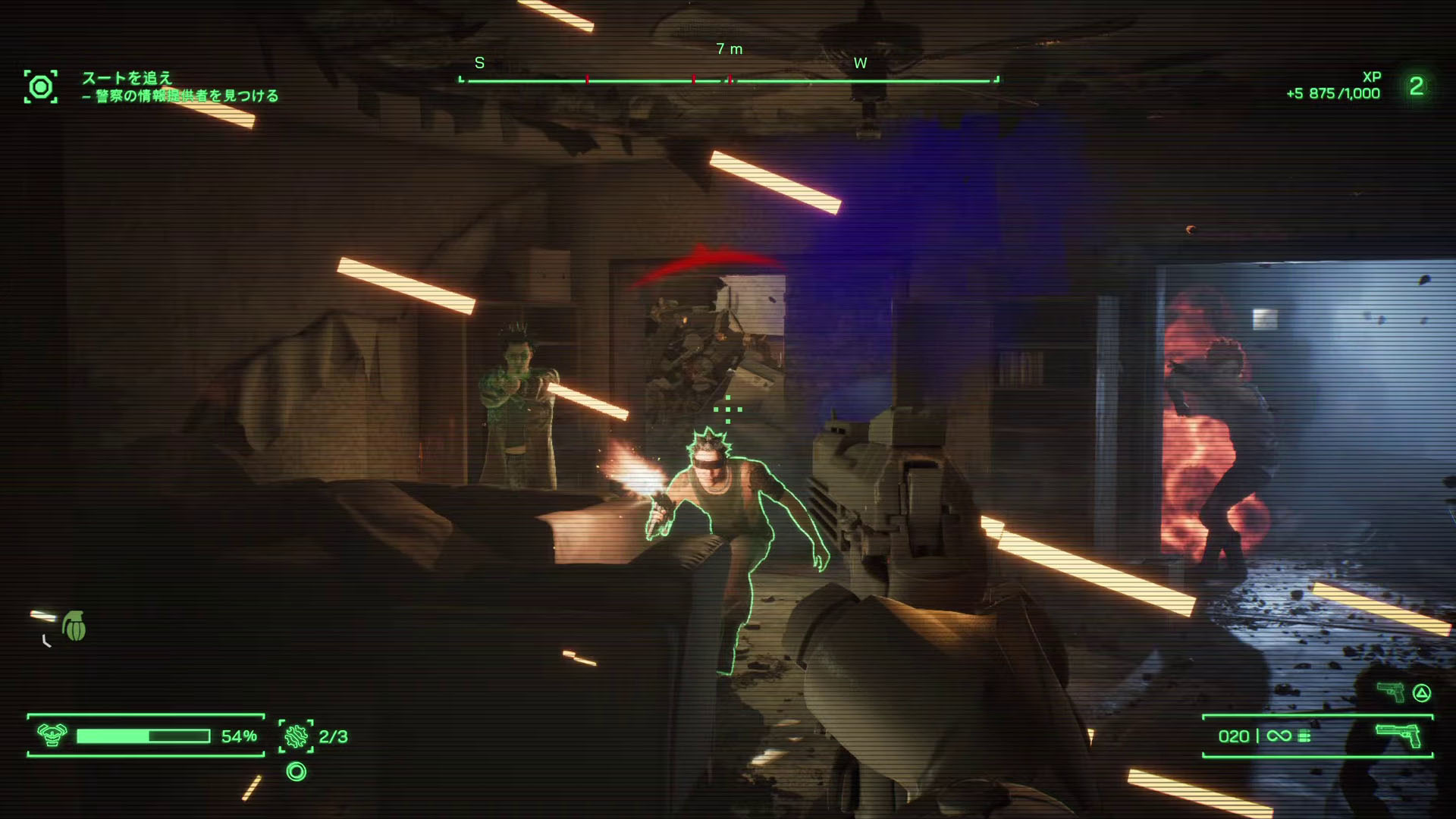Select the grenade item icon
1456x819 pixels.
click(74, 626)
